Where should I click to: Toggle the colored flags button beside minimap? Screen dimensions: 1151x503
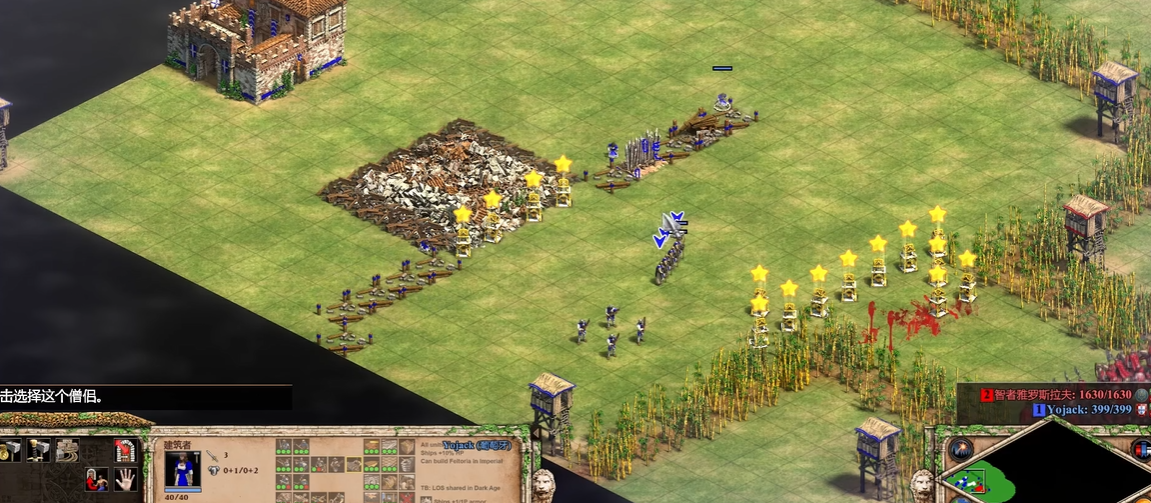coord(1141,449)
